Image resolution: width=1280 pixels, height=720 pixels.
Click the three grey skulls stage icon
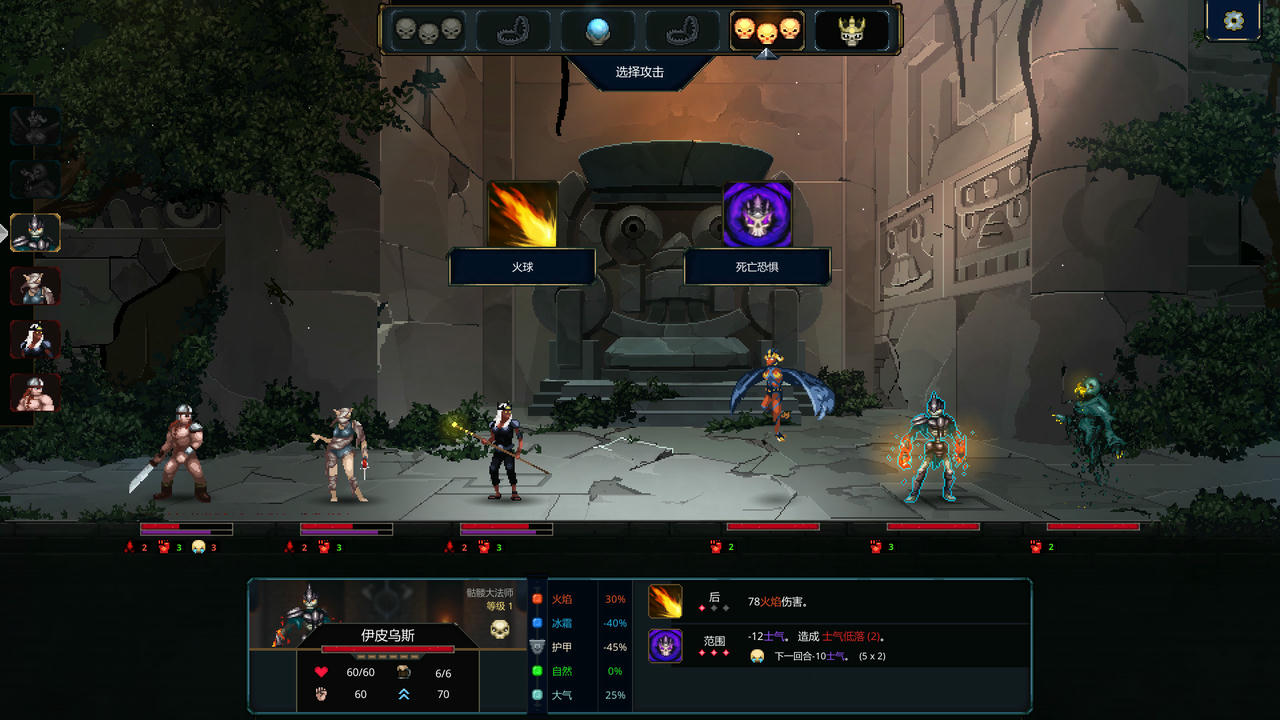pos(427,31)
